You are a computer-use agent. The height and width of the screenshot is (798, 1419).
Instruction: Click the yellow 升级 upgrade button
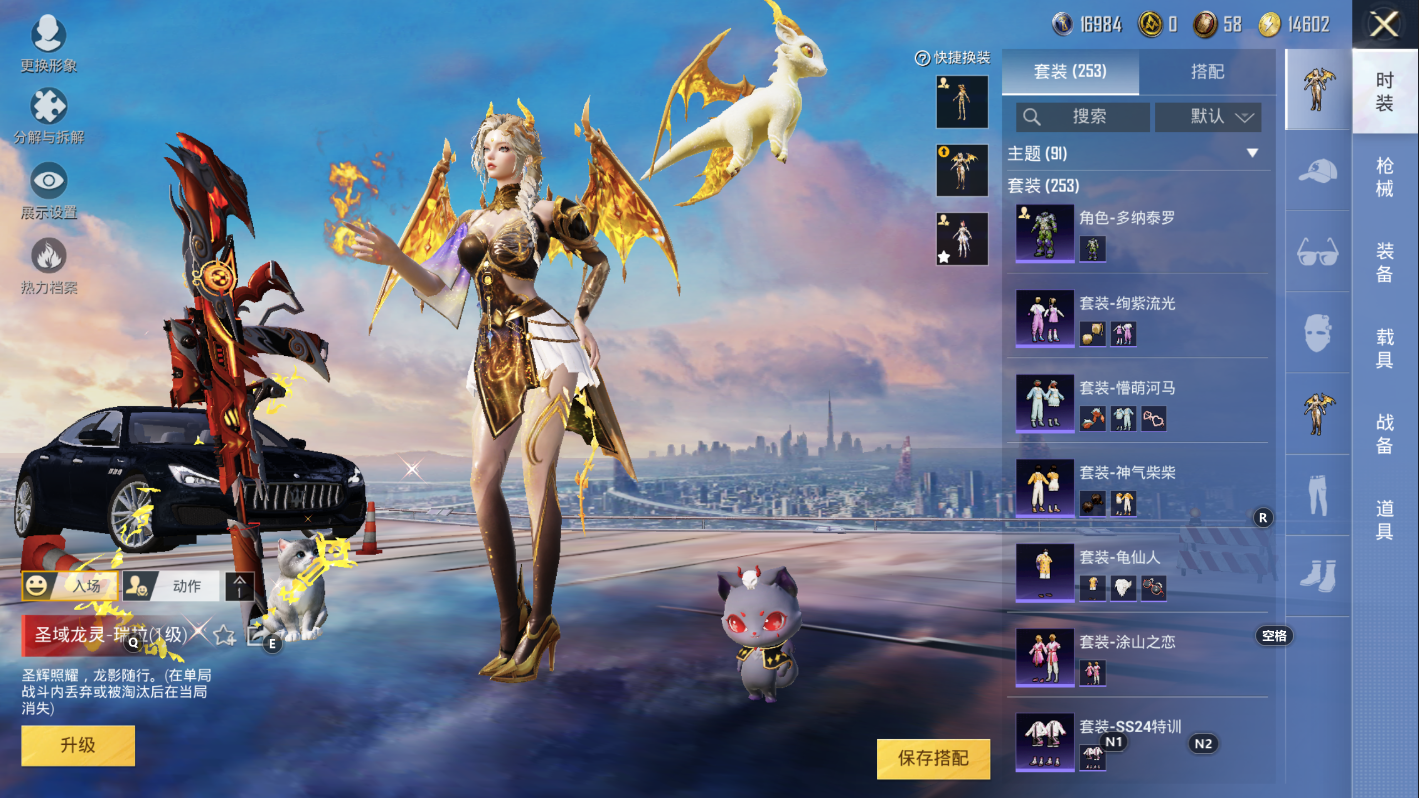click(x=78, y=745)
